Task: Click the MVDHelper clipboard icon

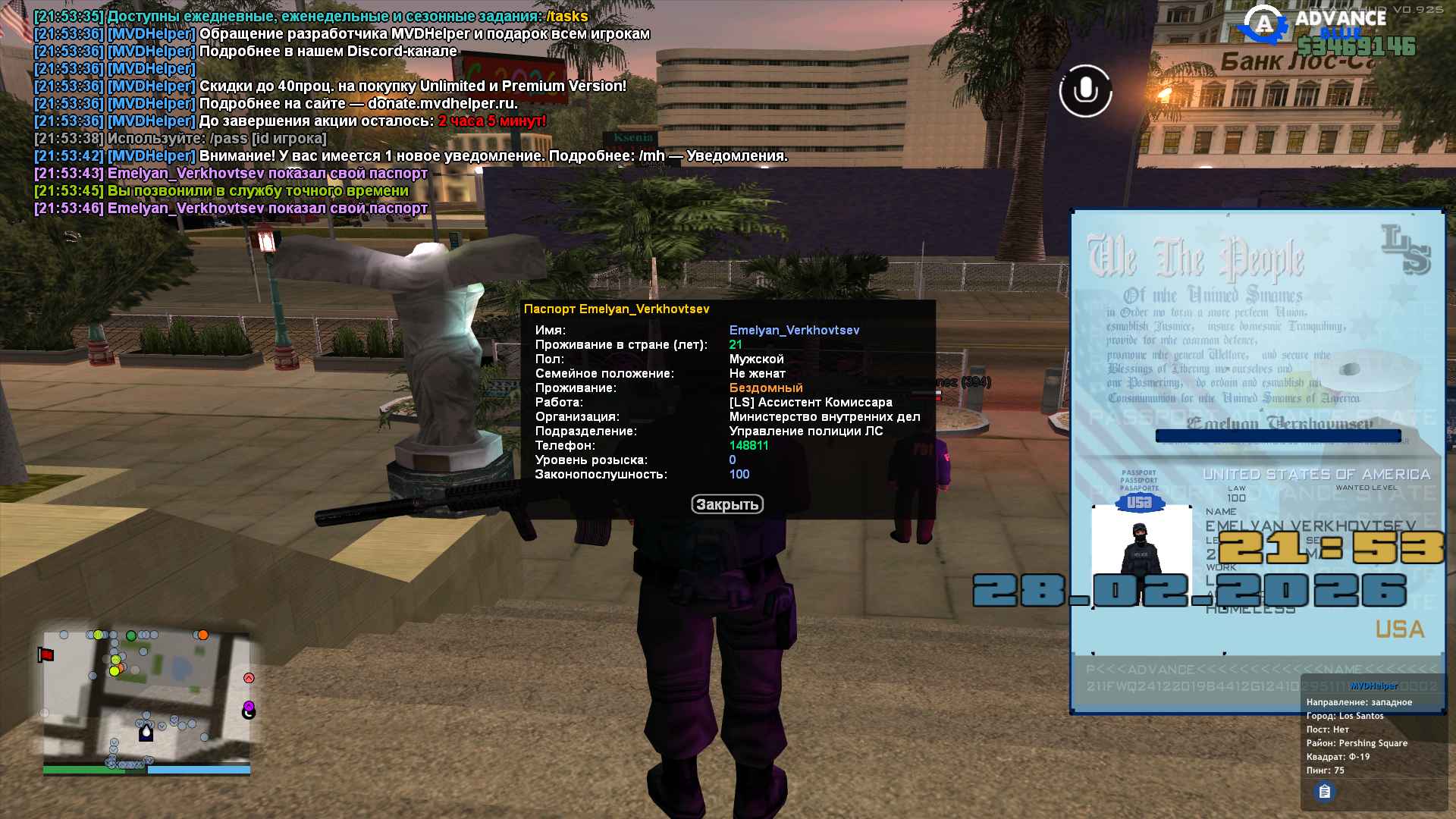Action: point(1324,792)
